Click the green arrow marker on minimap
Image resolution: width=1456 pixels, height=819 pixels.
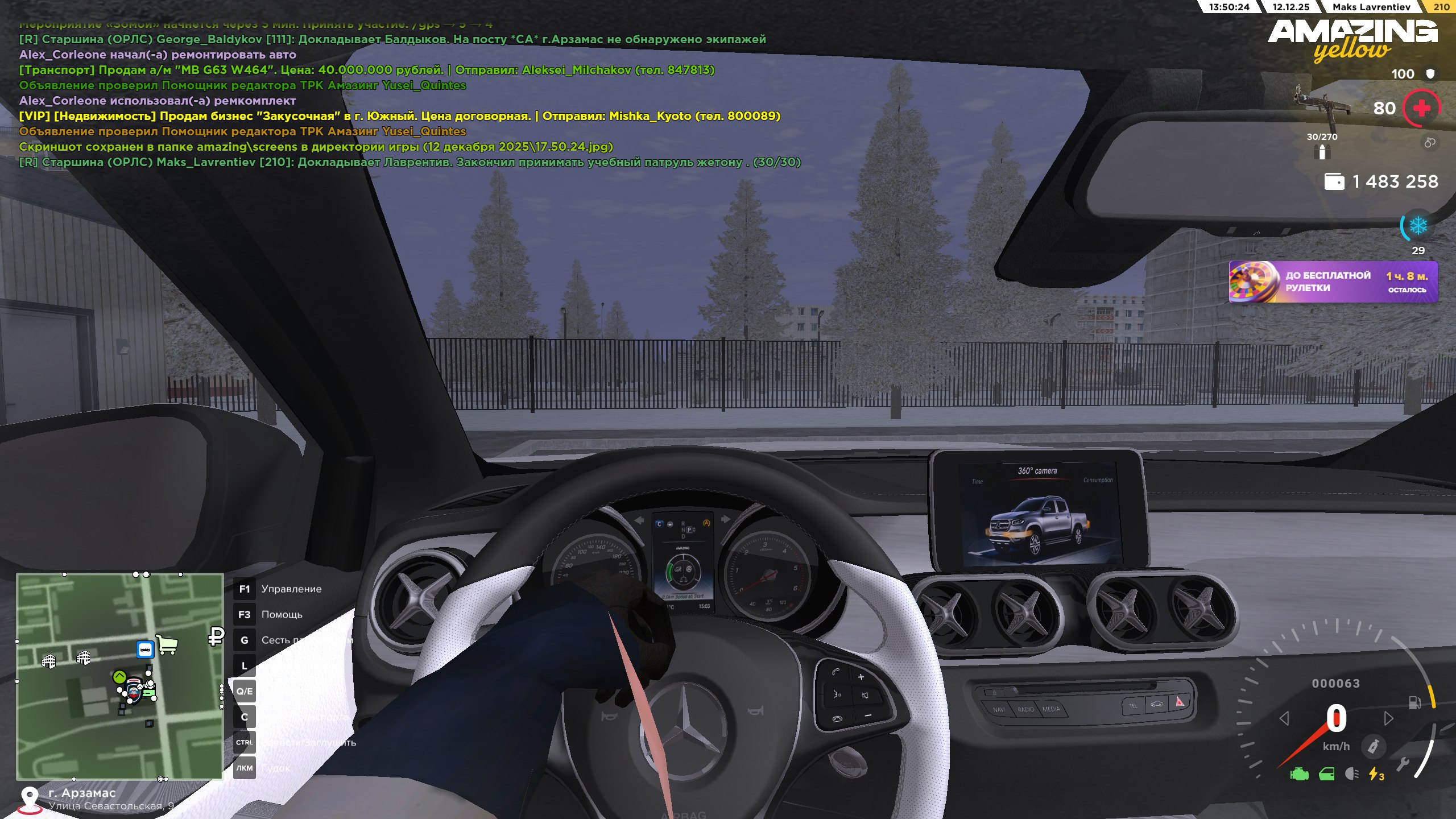pos(119,676)
